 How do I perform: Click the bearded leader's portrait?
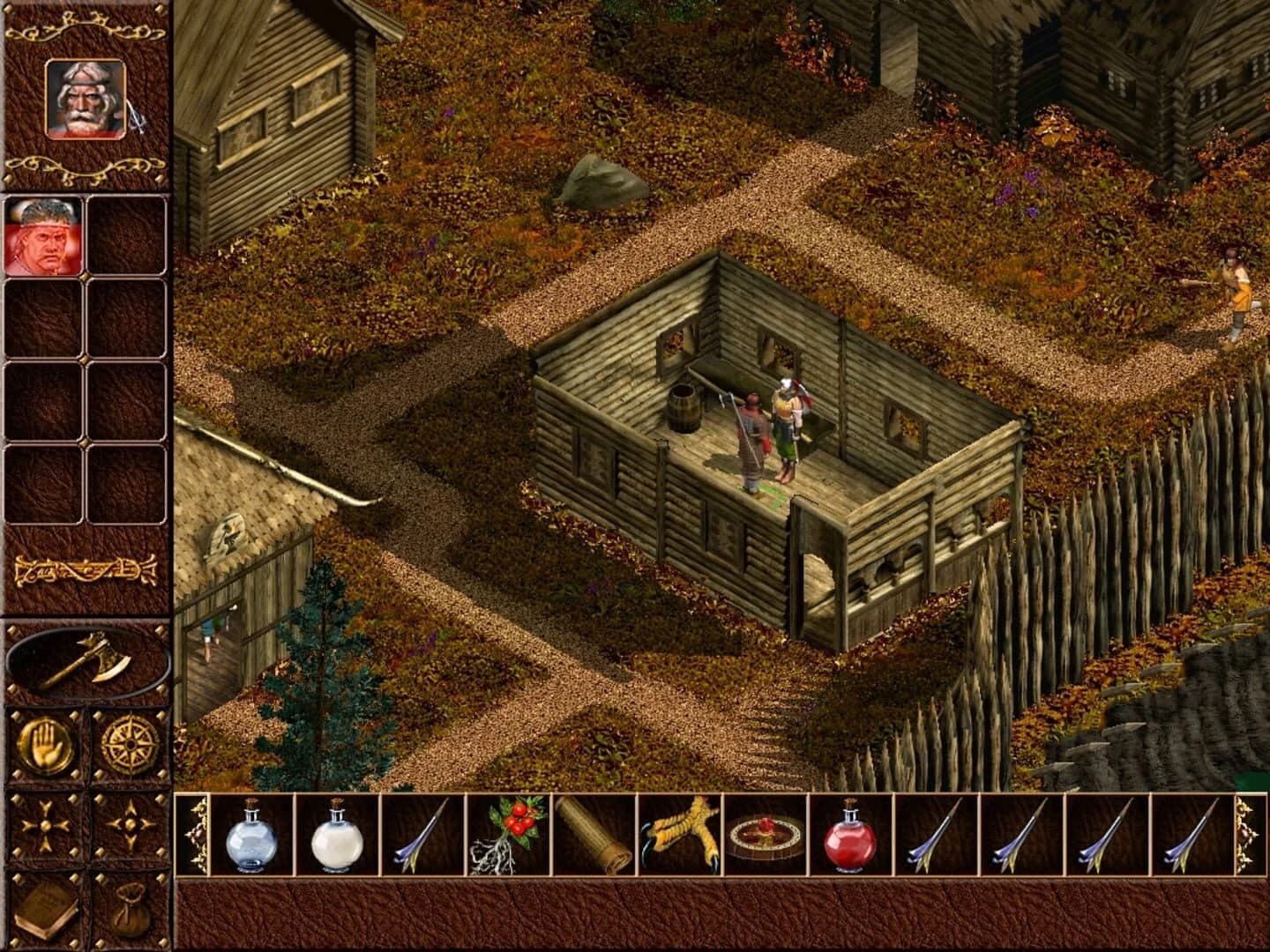(x=84, y=100)
